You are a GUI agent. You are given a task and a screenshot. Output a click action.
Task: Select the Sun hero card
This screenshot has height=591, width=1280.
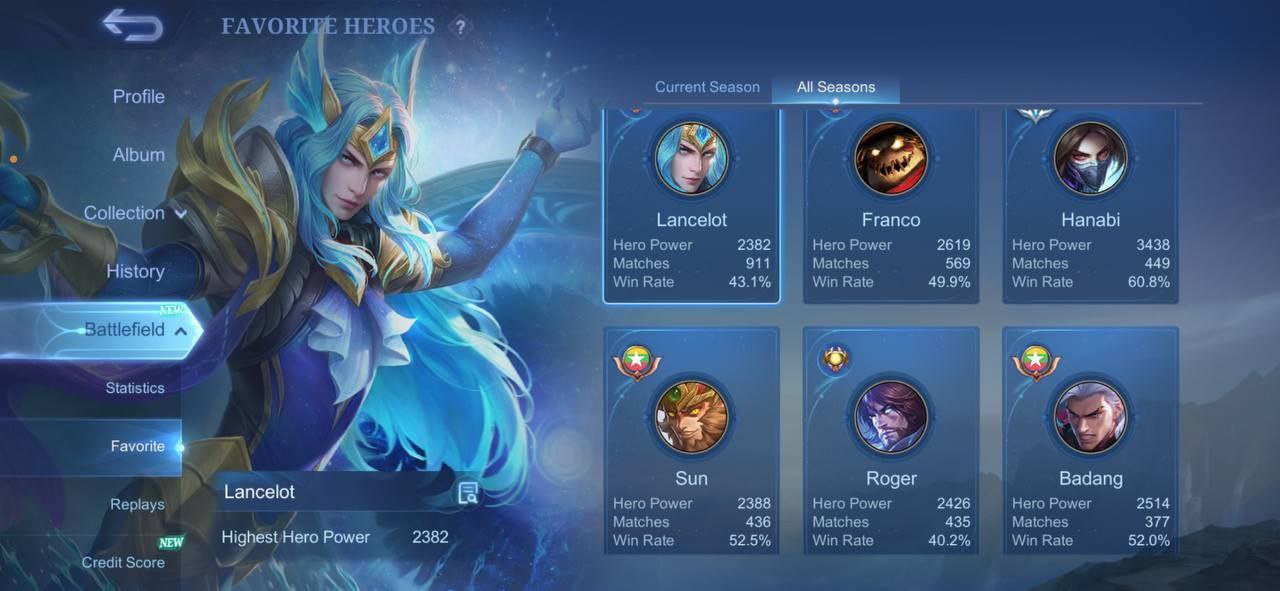click(x=691, y=440)
